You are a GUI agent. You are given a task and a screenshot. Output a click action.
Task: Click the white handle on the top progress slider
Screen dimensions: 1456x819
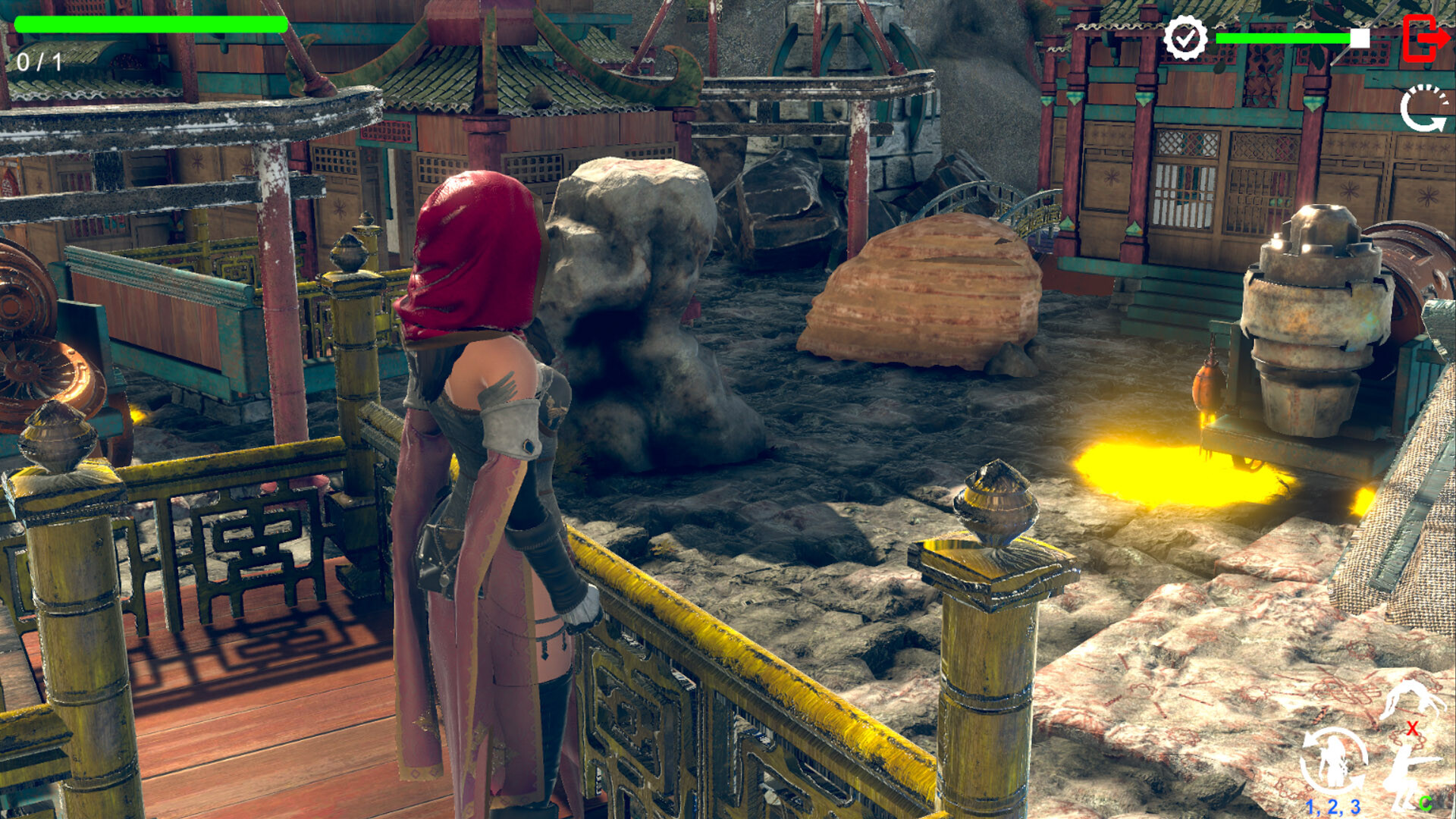(1360, 39)
